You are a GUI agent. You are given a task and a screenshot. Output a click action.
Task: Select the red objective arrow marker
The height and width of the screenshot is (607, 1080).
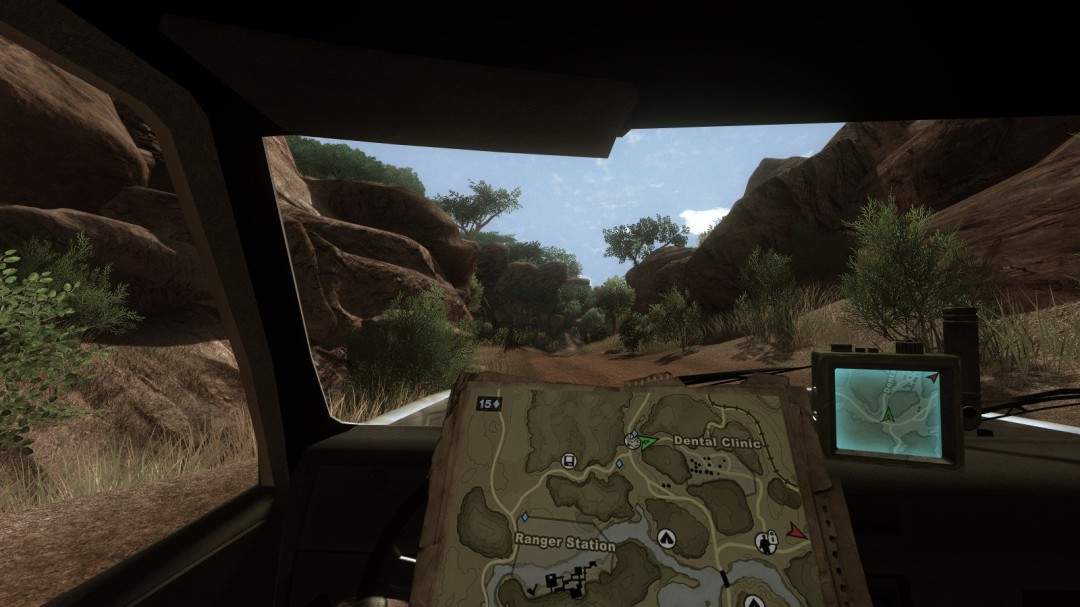pyautogui.click(x=796, y=531)
